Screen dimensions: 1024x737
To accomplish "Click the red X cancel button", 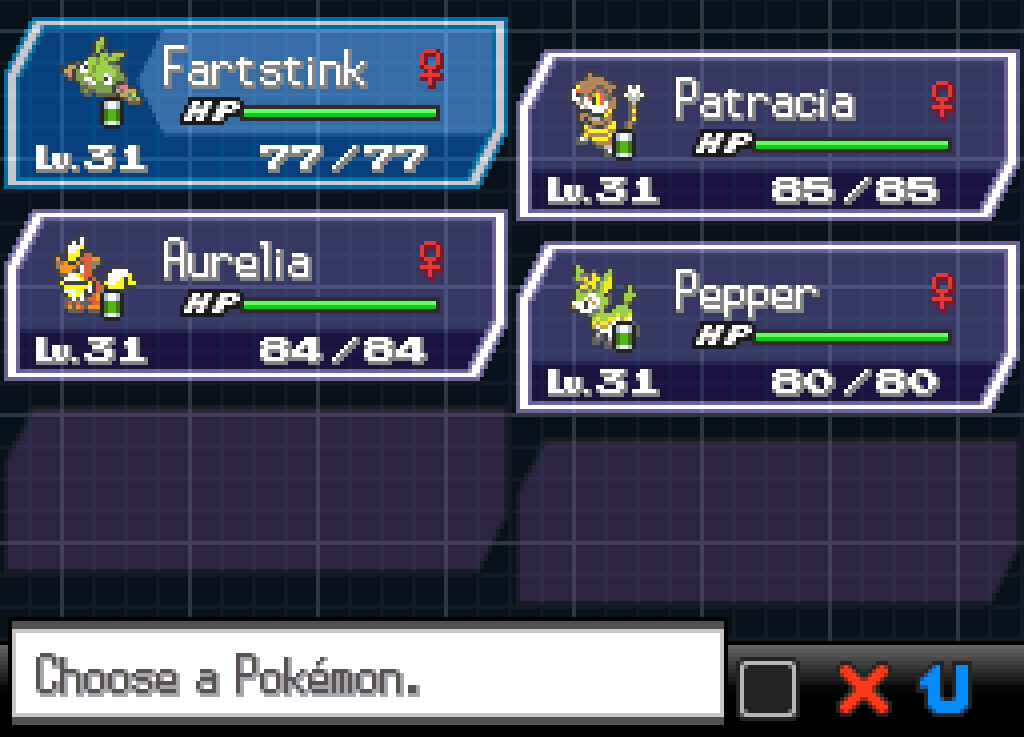I will pos(864,688).
